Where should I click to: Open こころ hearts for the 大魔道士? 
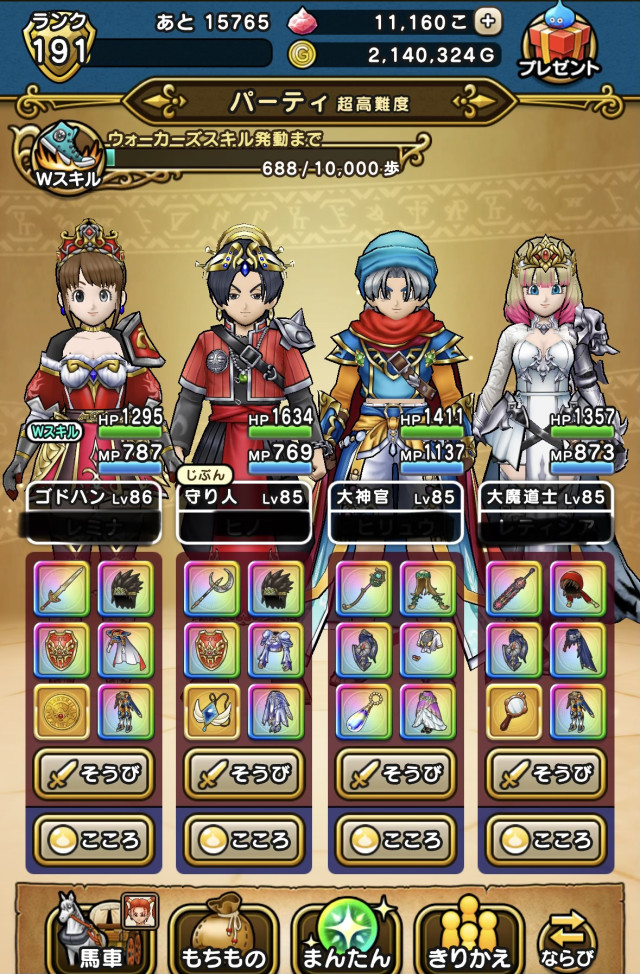pyautogui.click(x=546, y=838)
